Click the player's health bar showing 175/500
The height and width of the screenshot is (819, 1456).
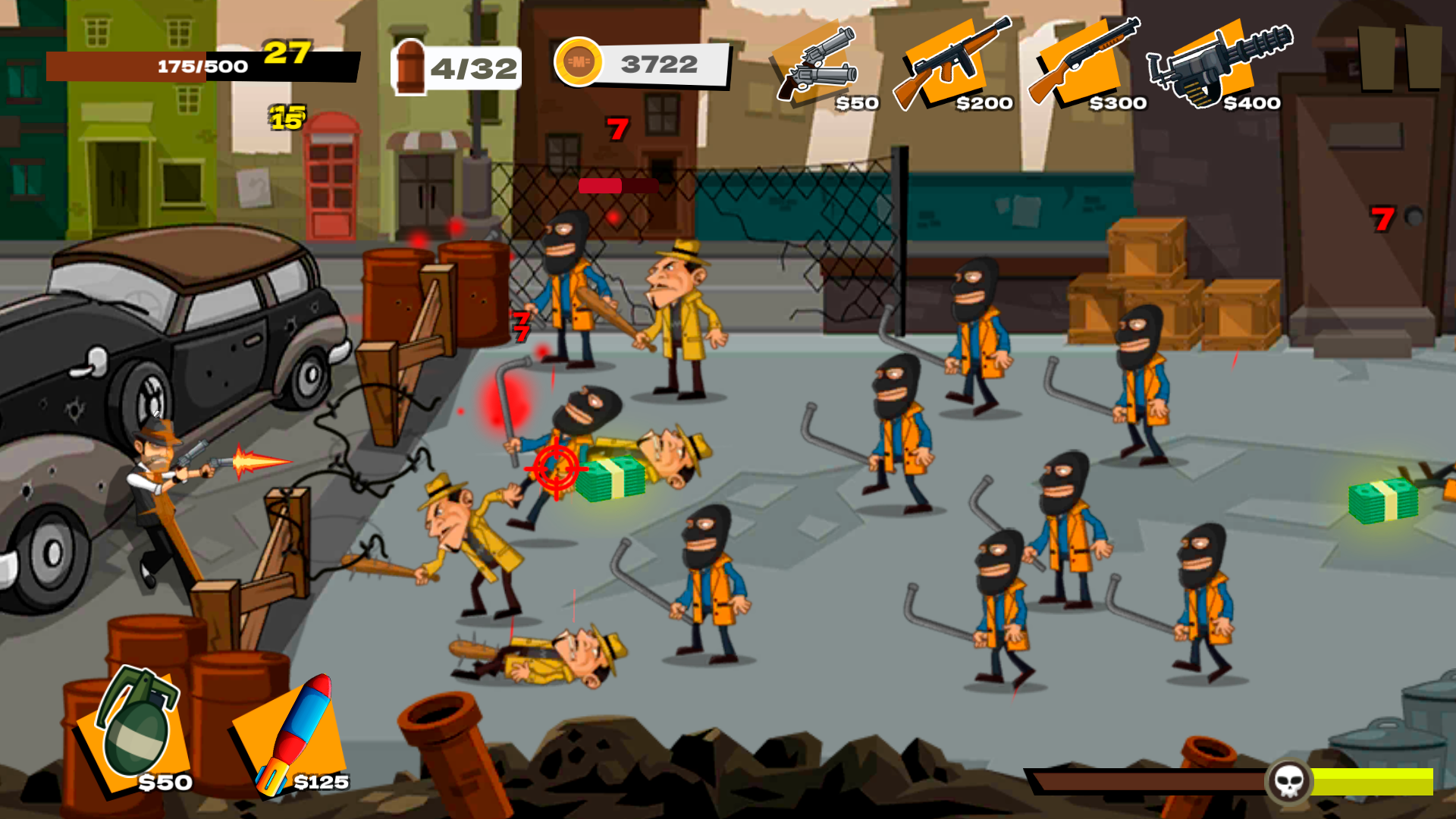pyautogui.click(x=201, y=65)
